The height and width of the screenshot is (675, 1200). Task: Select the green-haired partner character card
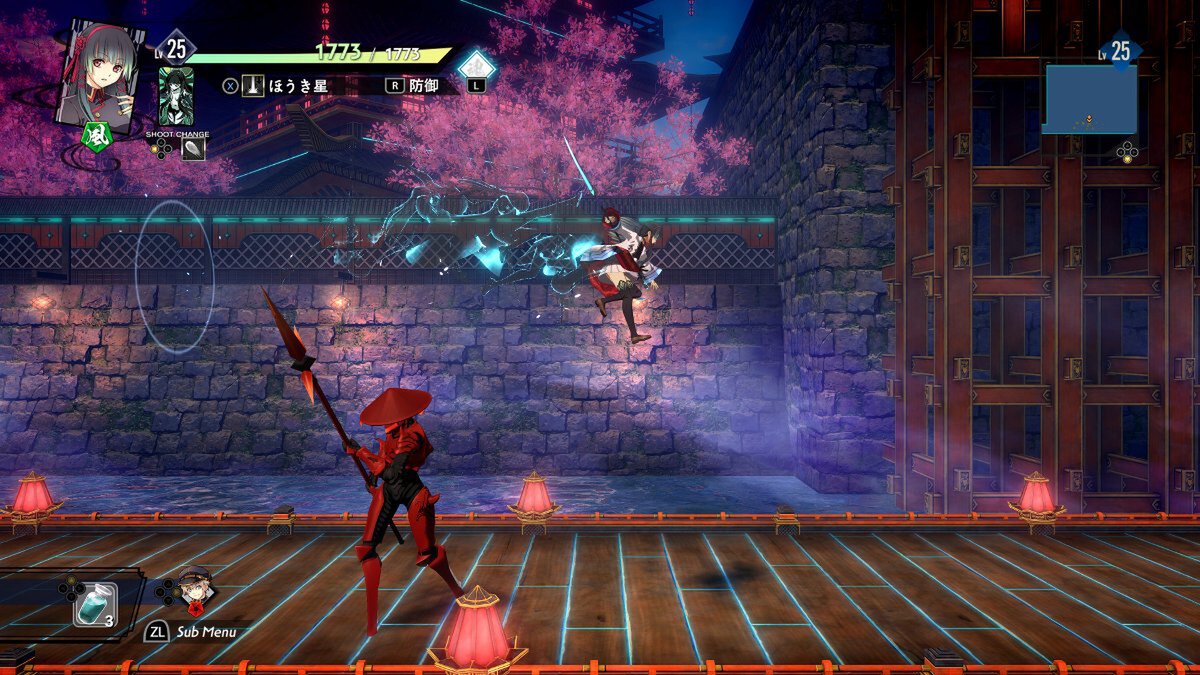click(x=177, y=96)
